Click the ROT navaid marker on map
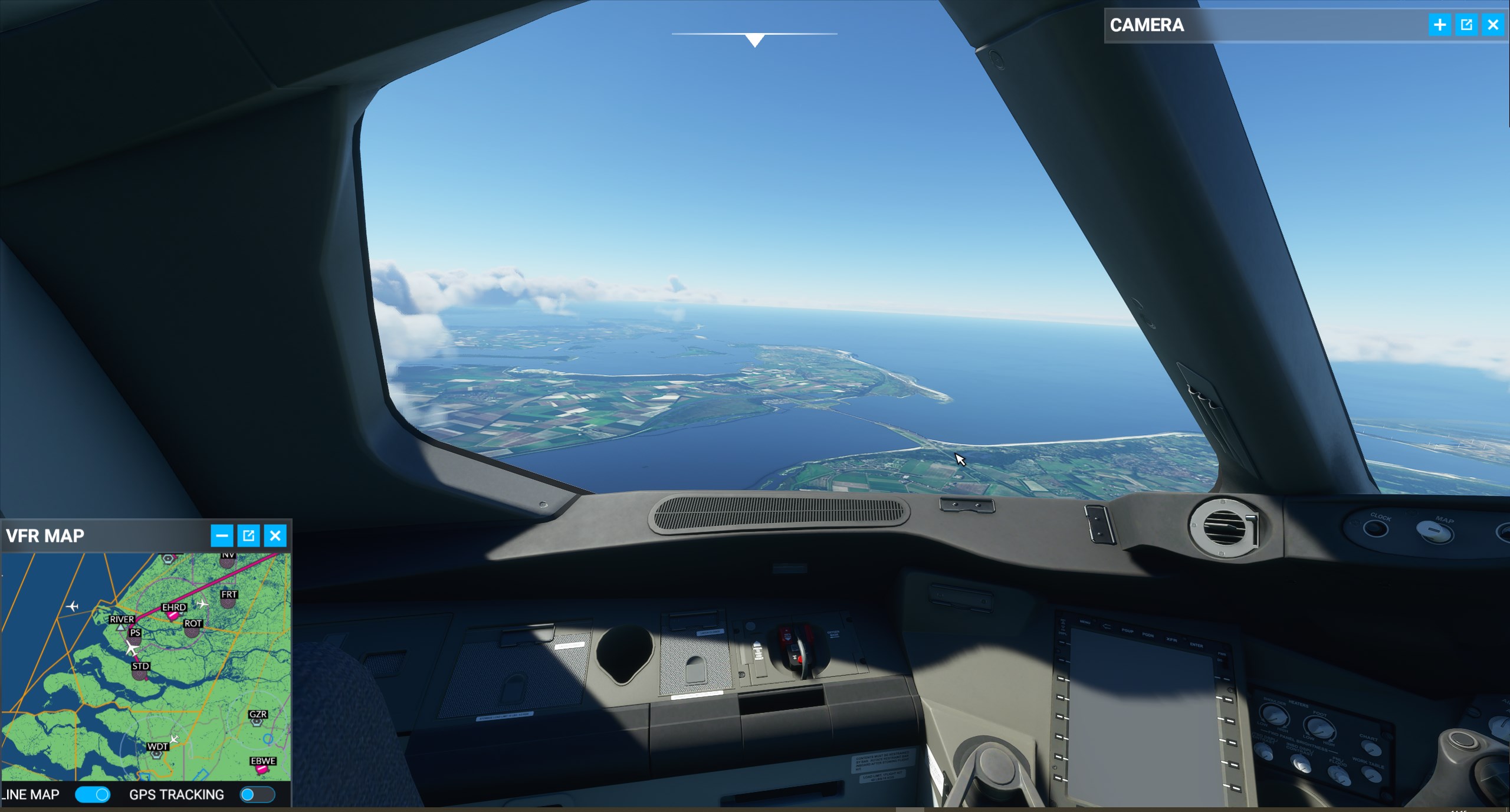 pos(192,632)
